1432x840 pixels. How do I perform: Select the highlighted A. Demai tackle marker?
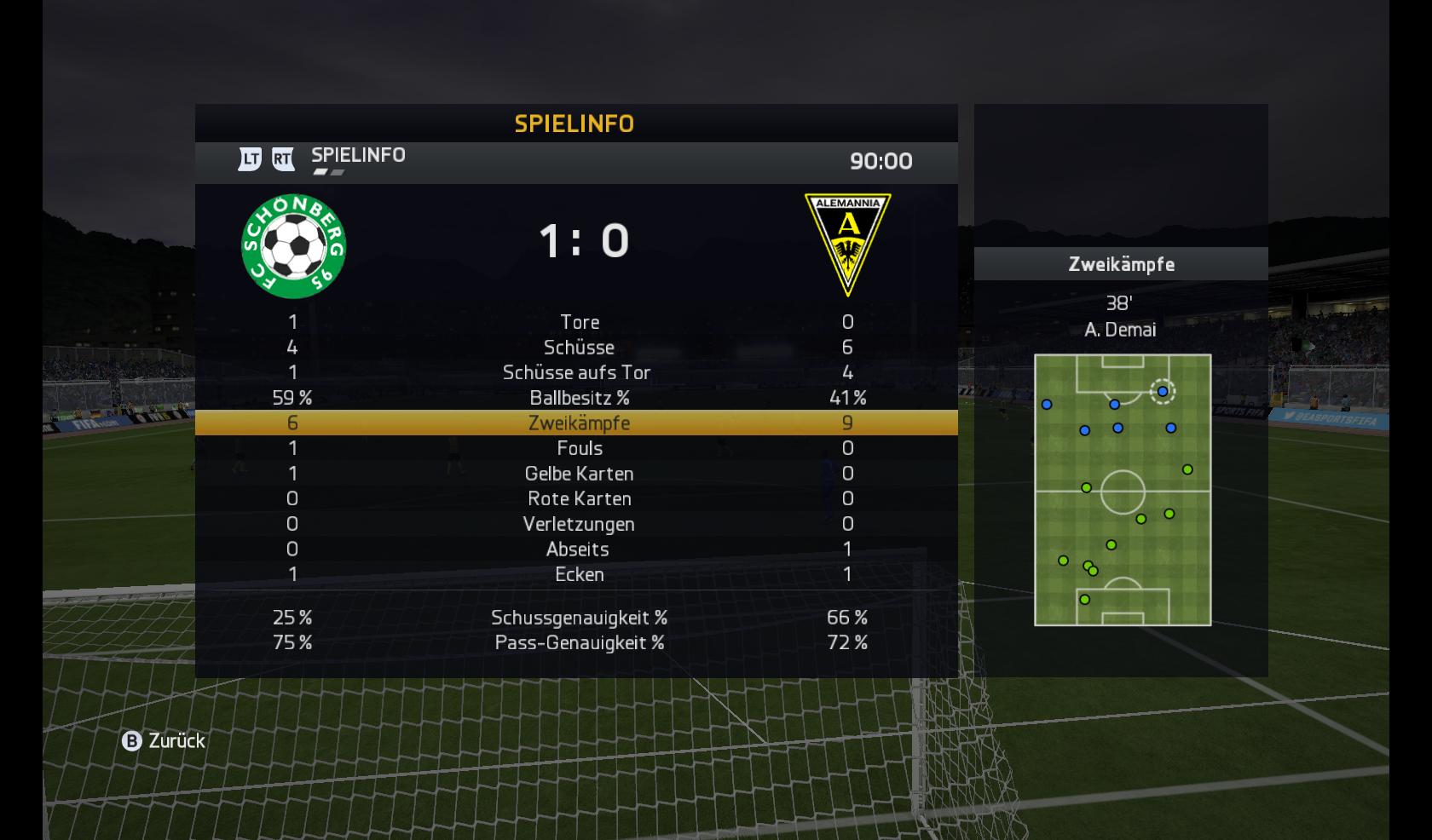(x=1163, y=392)
